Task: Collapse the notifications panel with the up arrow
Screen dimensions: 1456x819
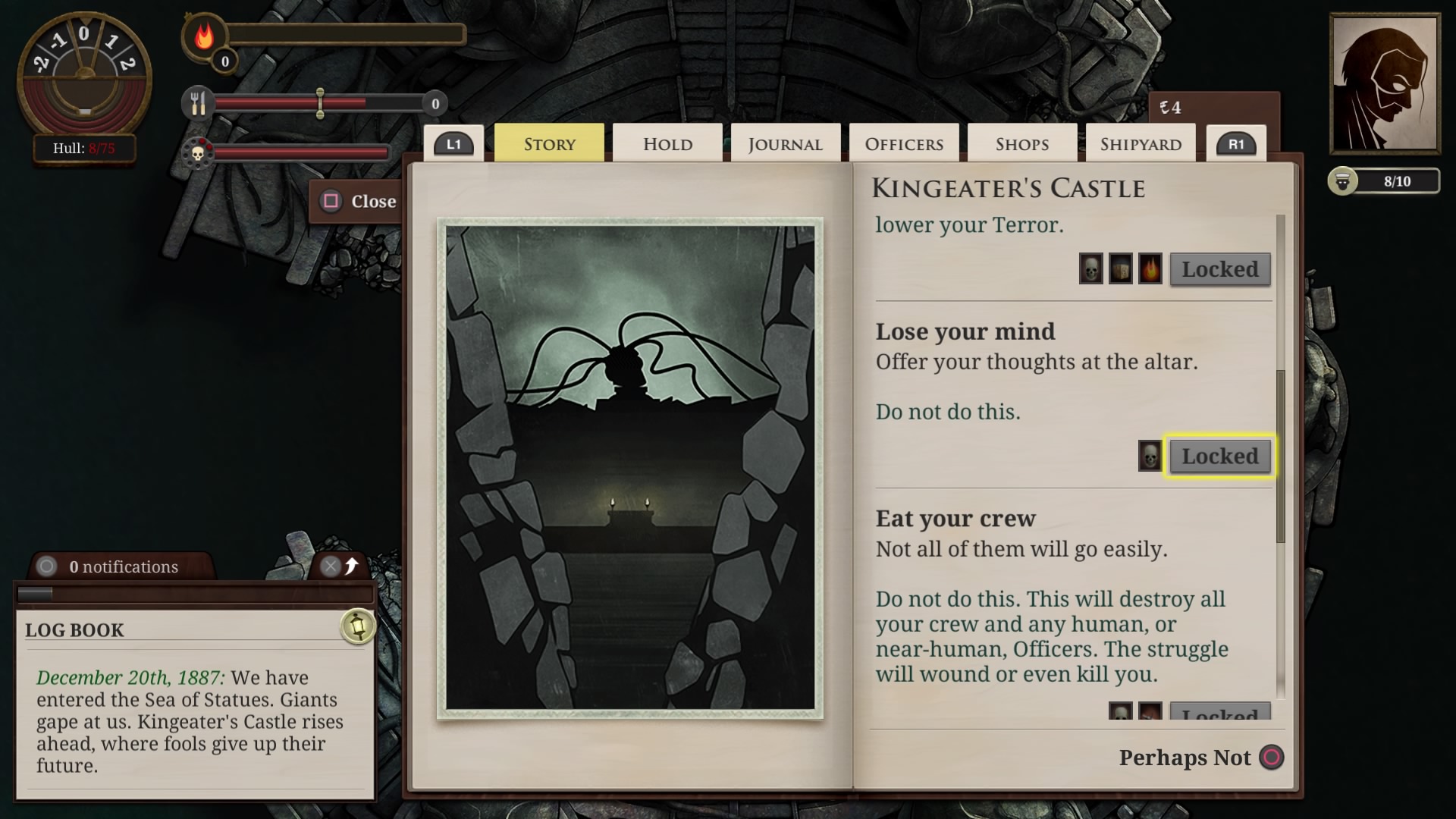Action: [x=351, y=566]
